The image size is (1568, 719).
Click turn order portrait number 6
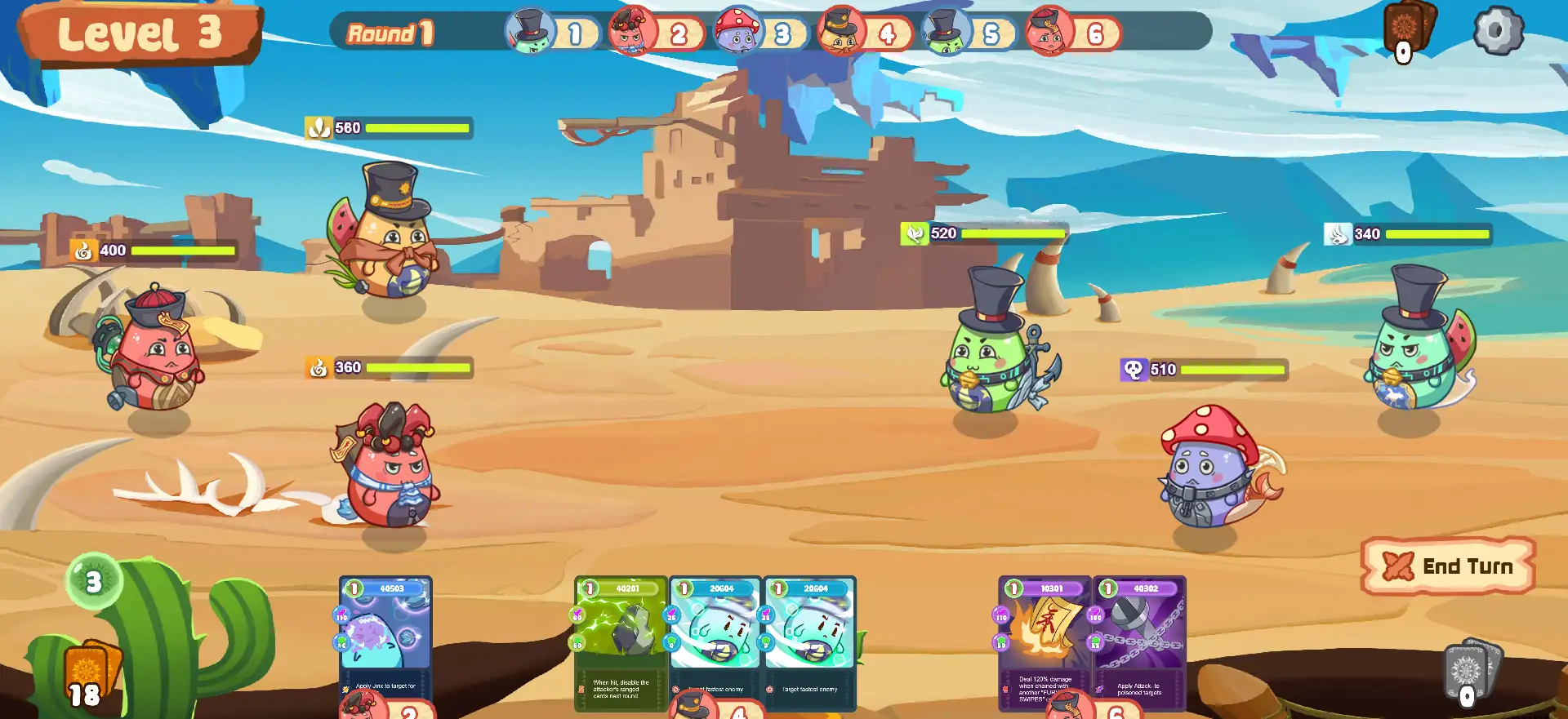click(x=1050, y=31)
